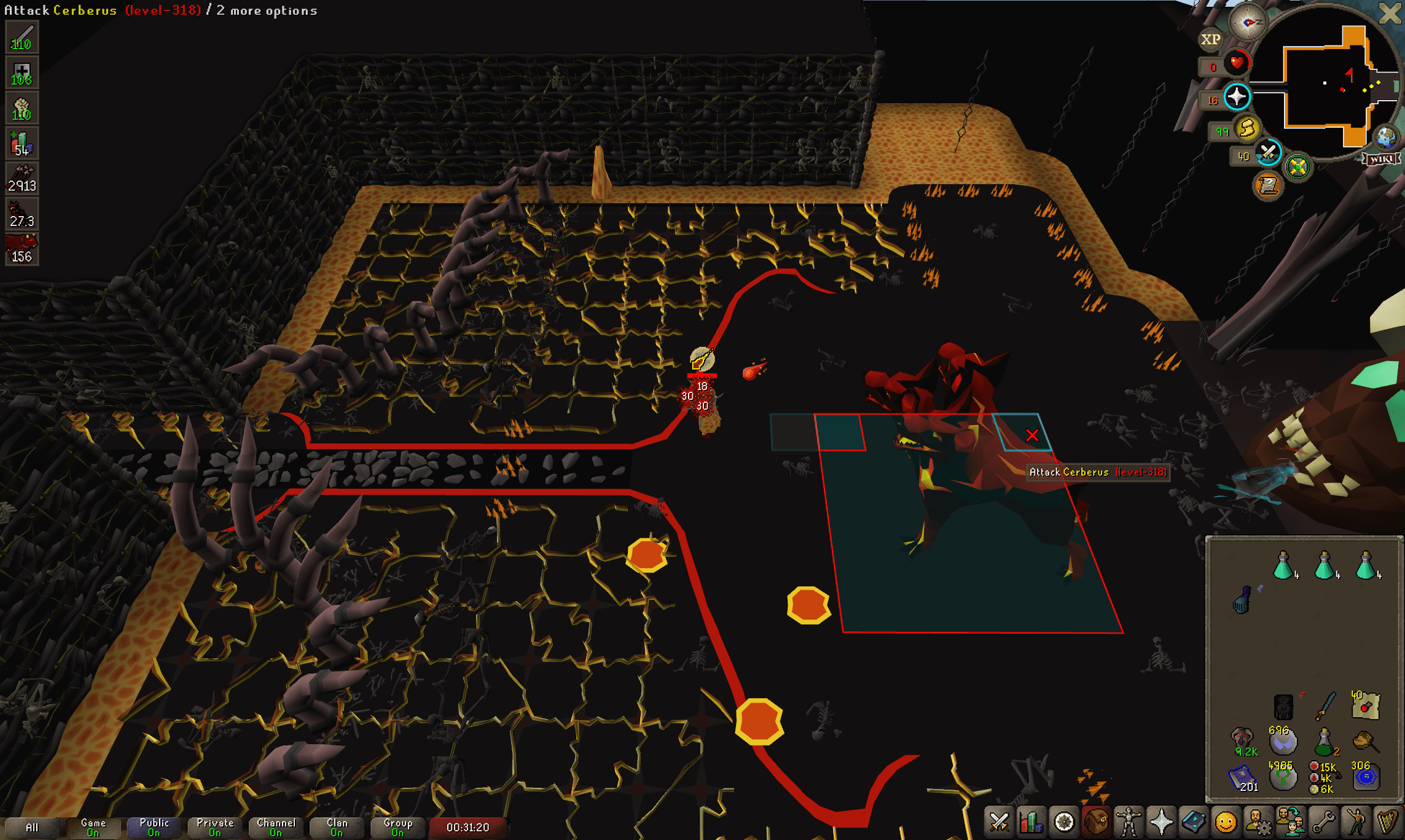The width and height of the screenshot is (1405, 840).
Task: Open the Worn Equipment tab
Action: point(1129,822)
